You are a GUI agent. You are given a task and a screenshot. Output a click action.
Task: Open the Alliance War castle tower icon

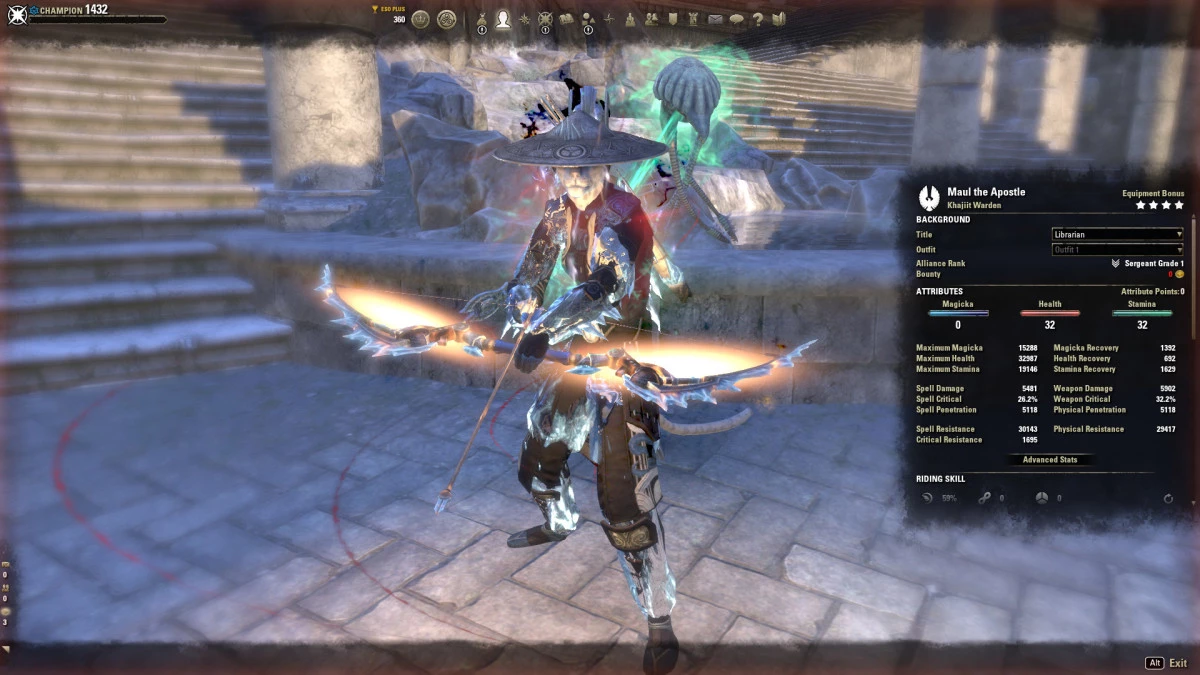[631, 19]
